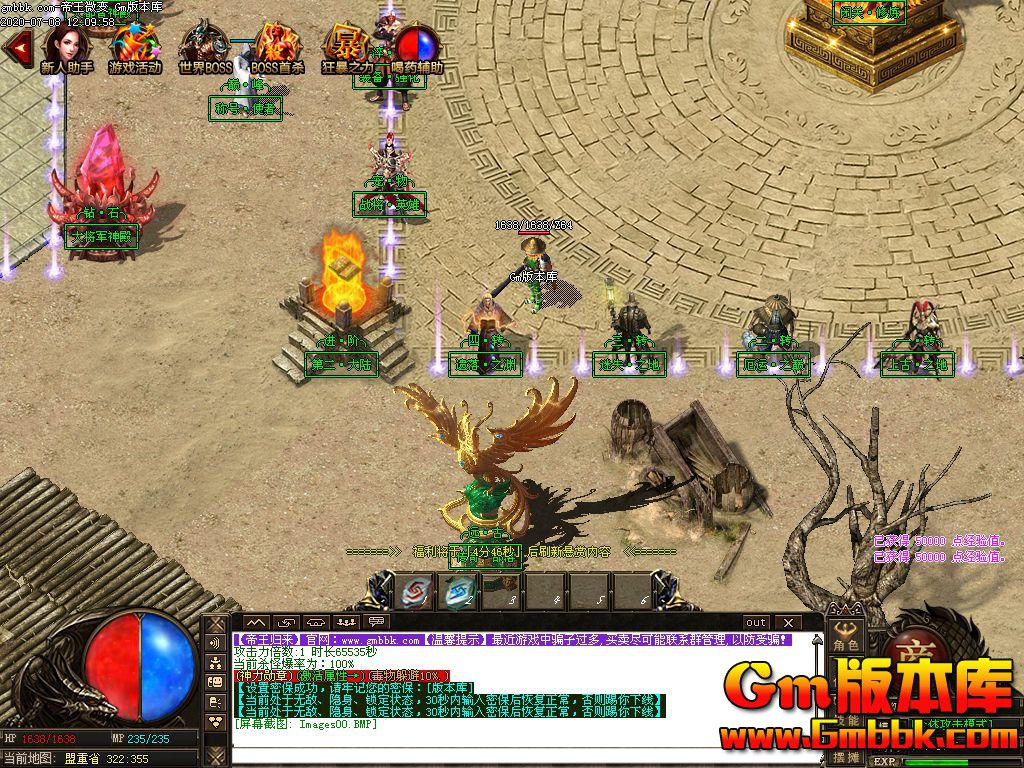Viewport: 1024px width, 768px height.
Task: Toggle the sound speaker icon beside chat
Action: 214,642
